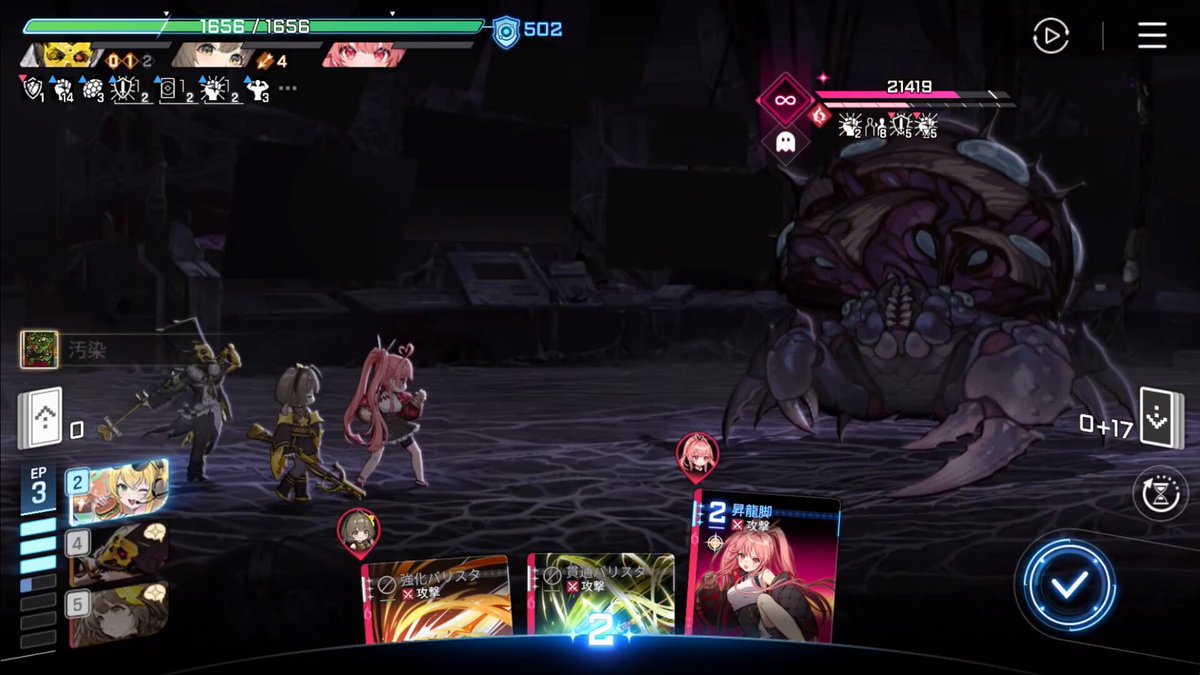
Task: Activate the 2-cost blonde girl EP skill
Action: pos(118,492)
